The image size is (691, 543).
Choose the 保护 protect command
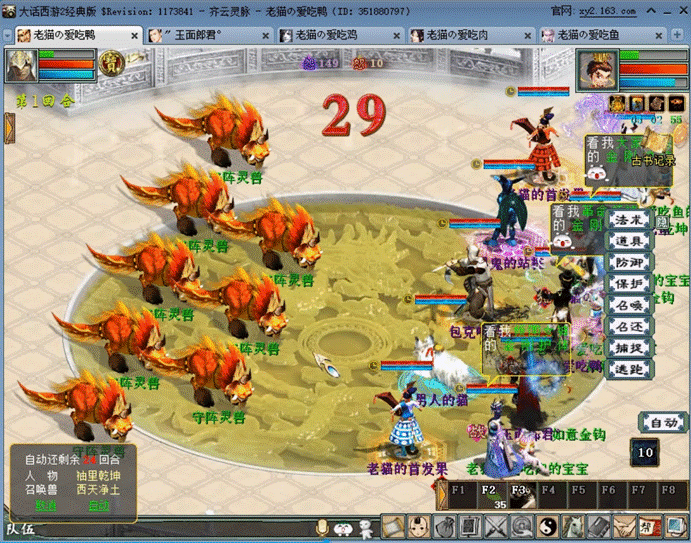pos(628,283)
